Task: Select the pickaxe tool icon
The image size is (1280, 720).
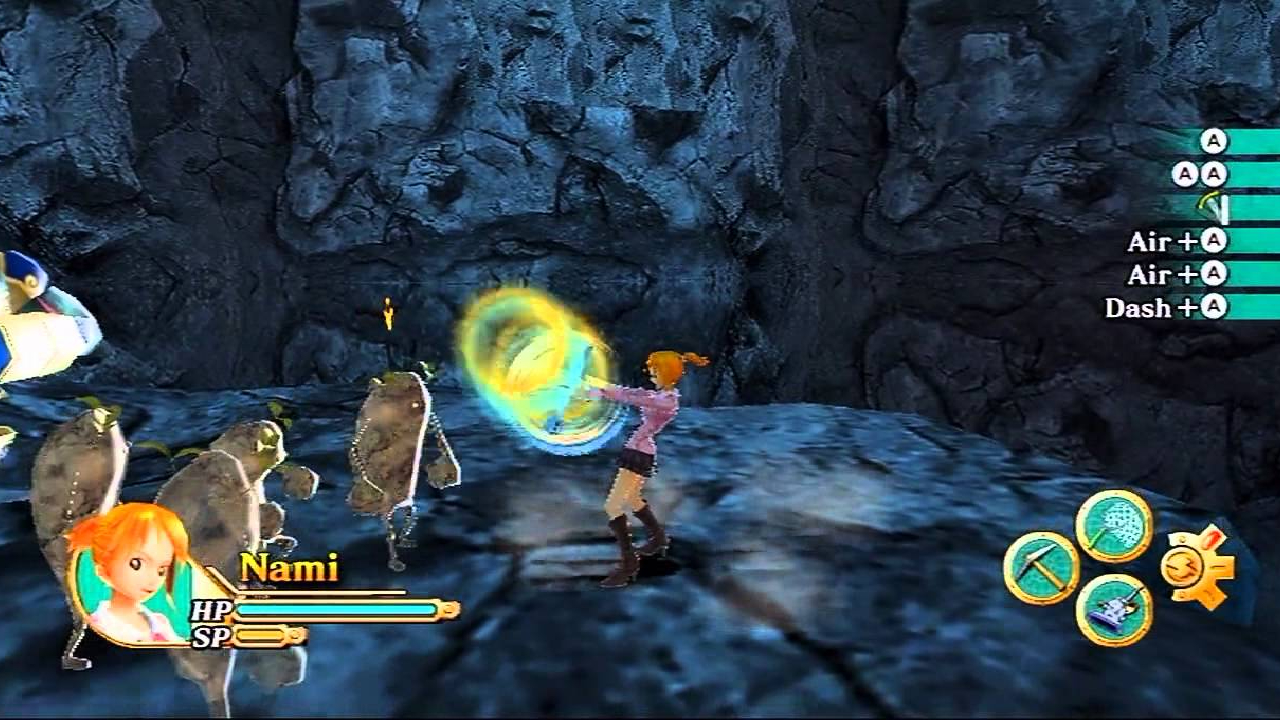Action: point(1041,568)
